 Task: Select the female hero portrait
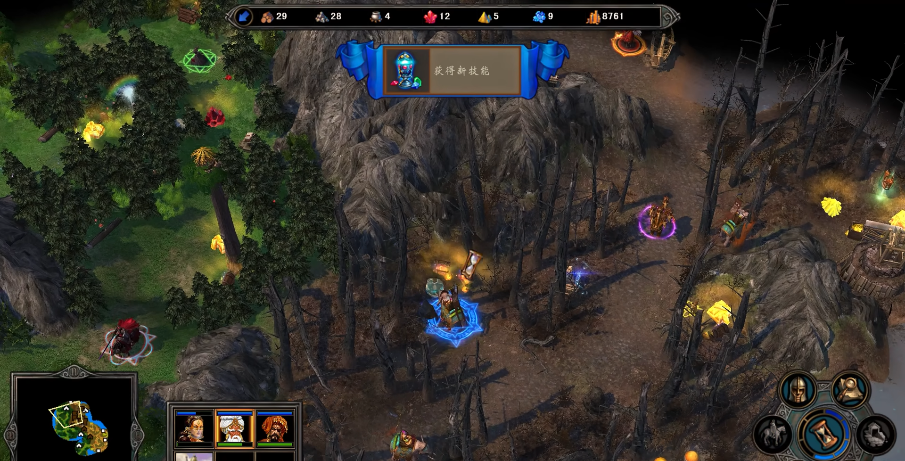coord(192,428)
